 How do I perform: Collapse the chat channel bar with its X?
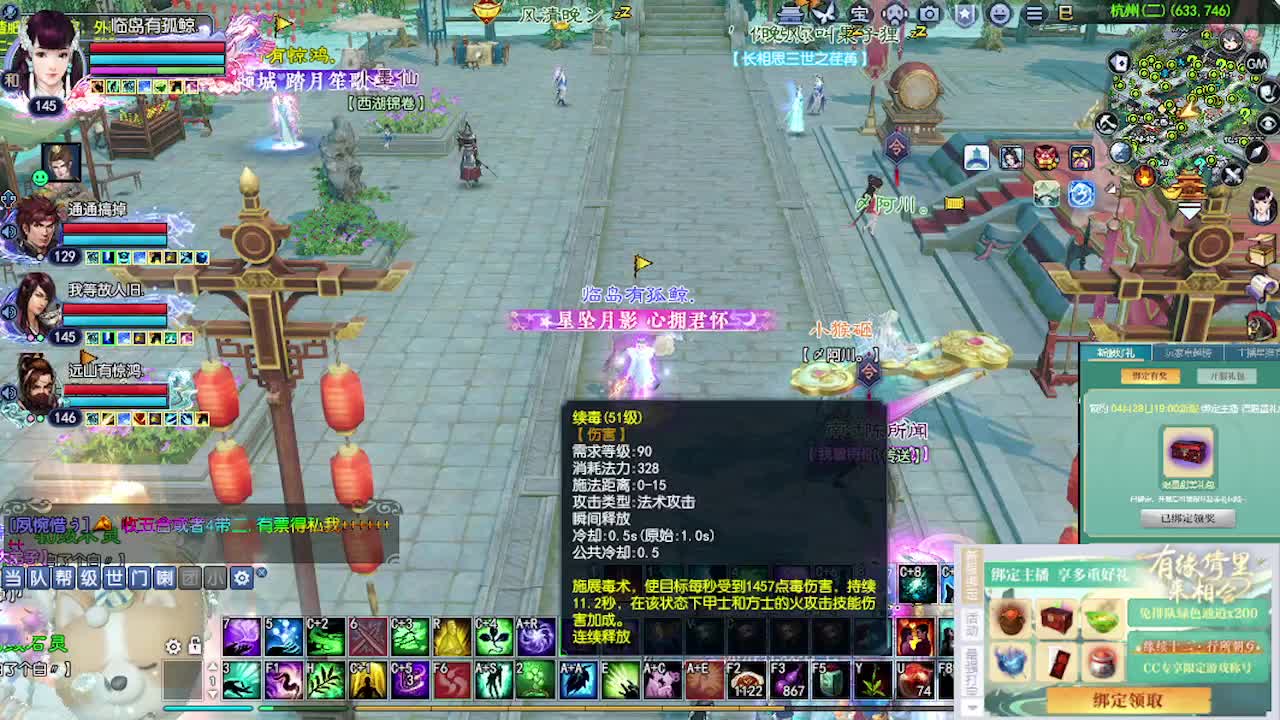pyautogui.click(x=262, y=573)
